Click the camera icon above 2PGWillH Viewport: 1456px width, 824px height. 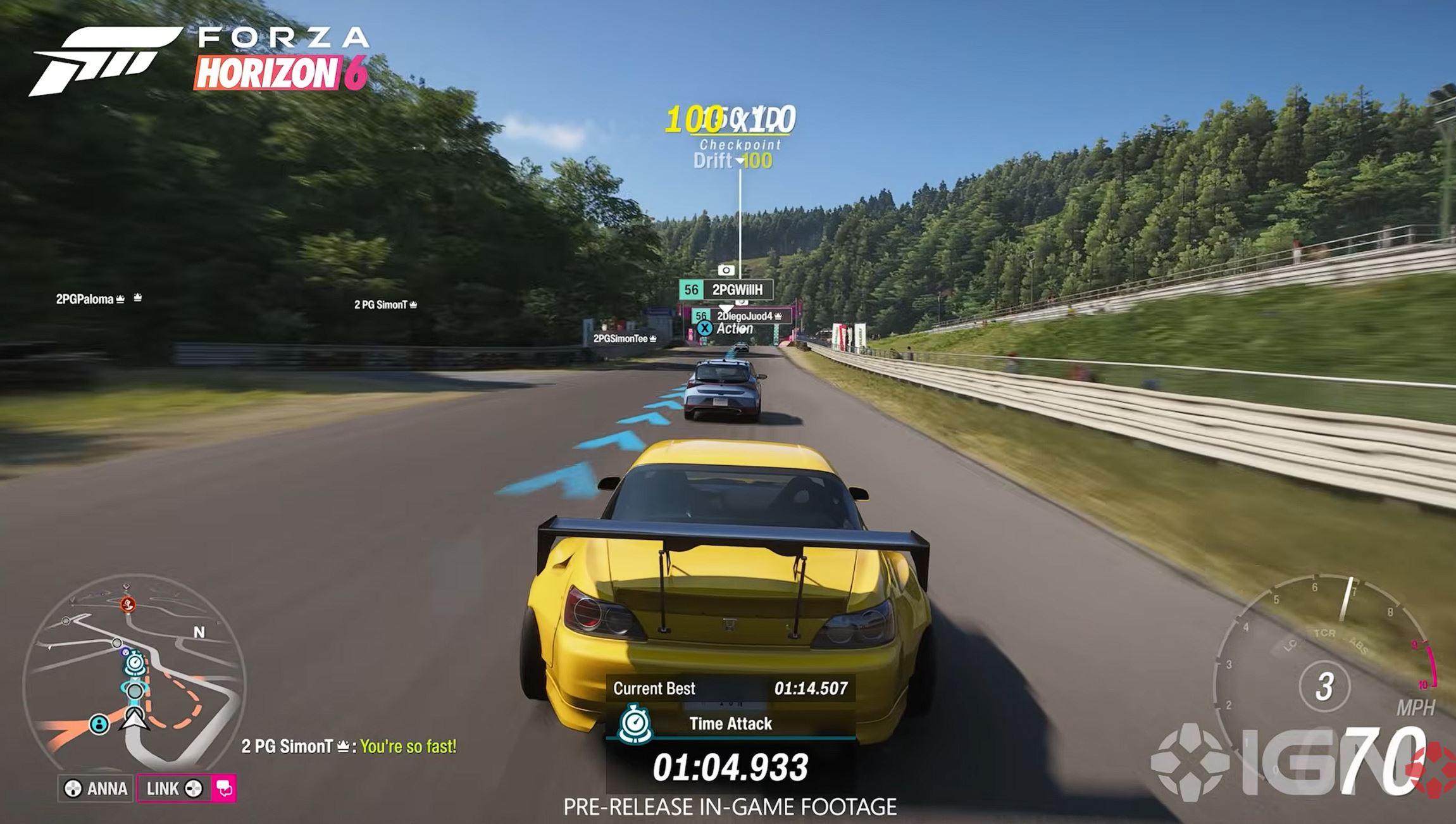click(726, 270)
